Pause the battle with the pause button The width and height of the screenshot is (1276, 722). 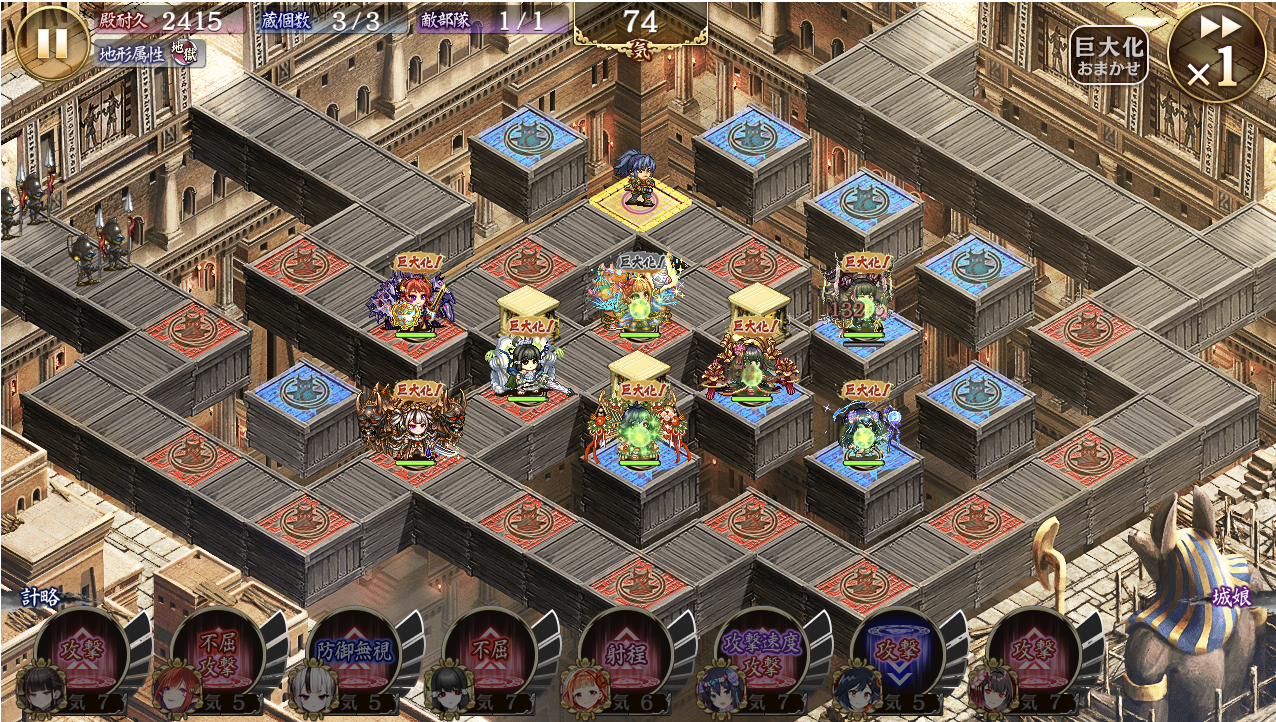click(x=52, y=43)
